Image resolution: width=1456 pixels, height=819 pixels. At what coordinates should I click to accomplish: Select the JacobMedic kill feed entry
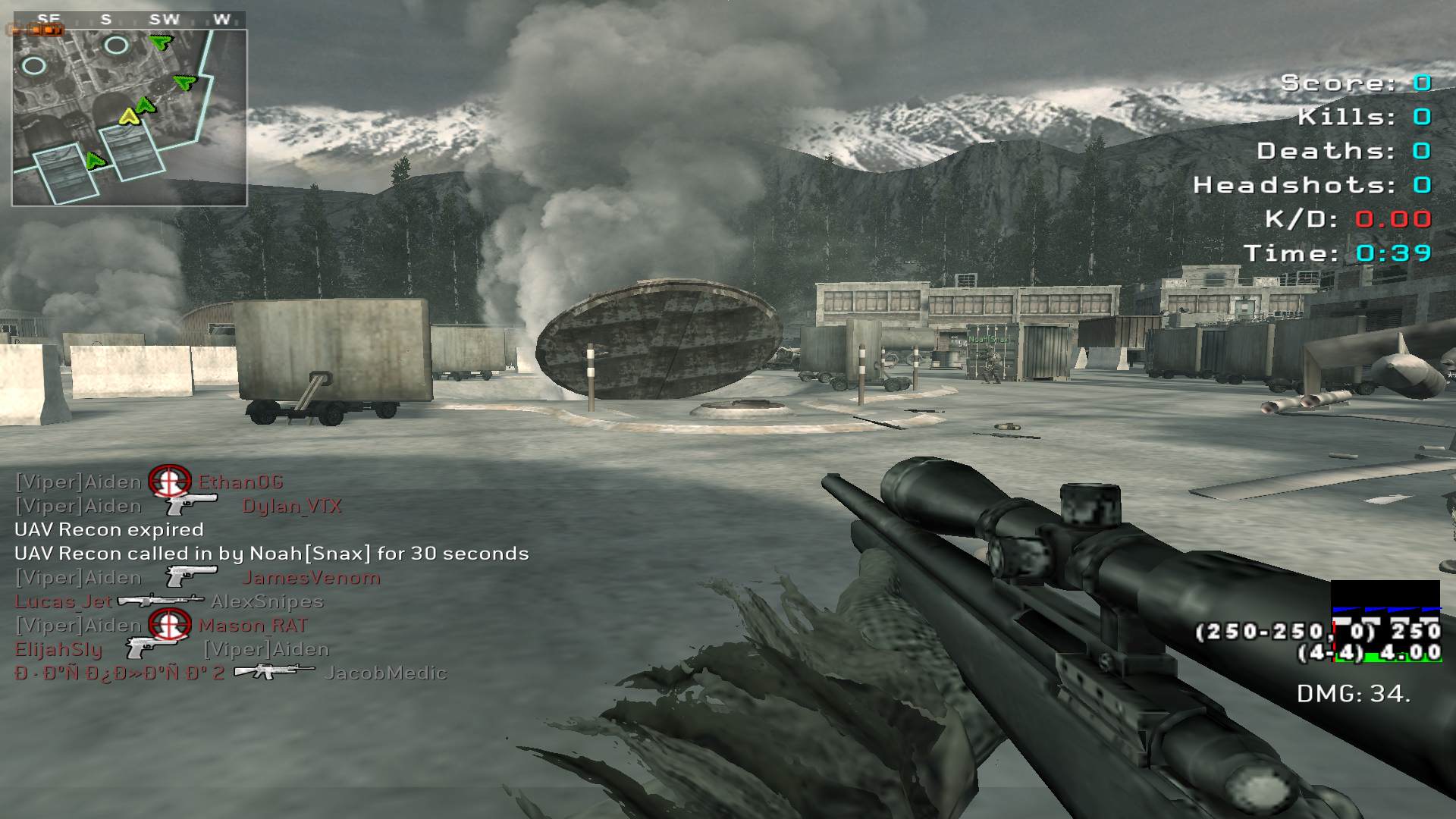click(231, 673)
